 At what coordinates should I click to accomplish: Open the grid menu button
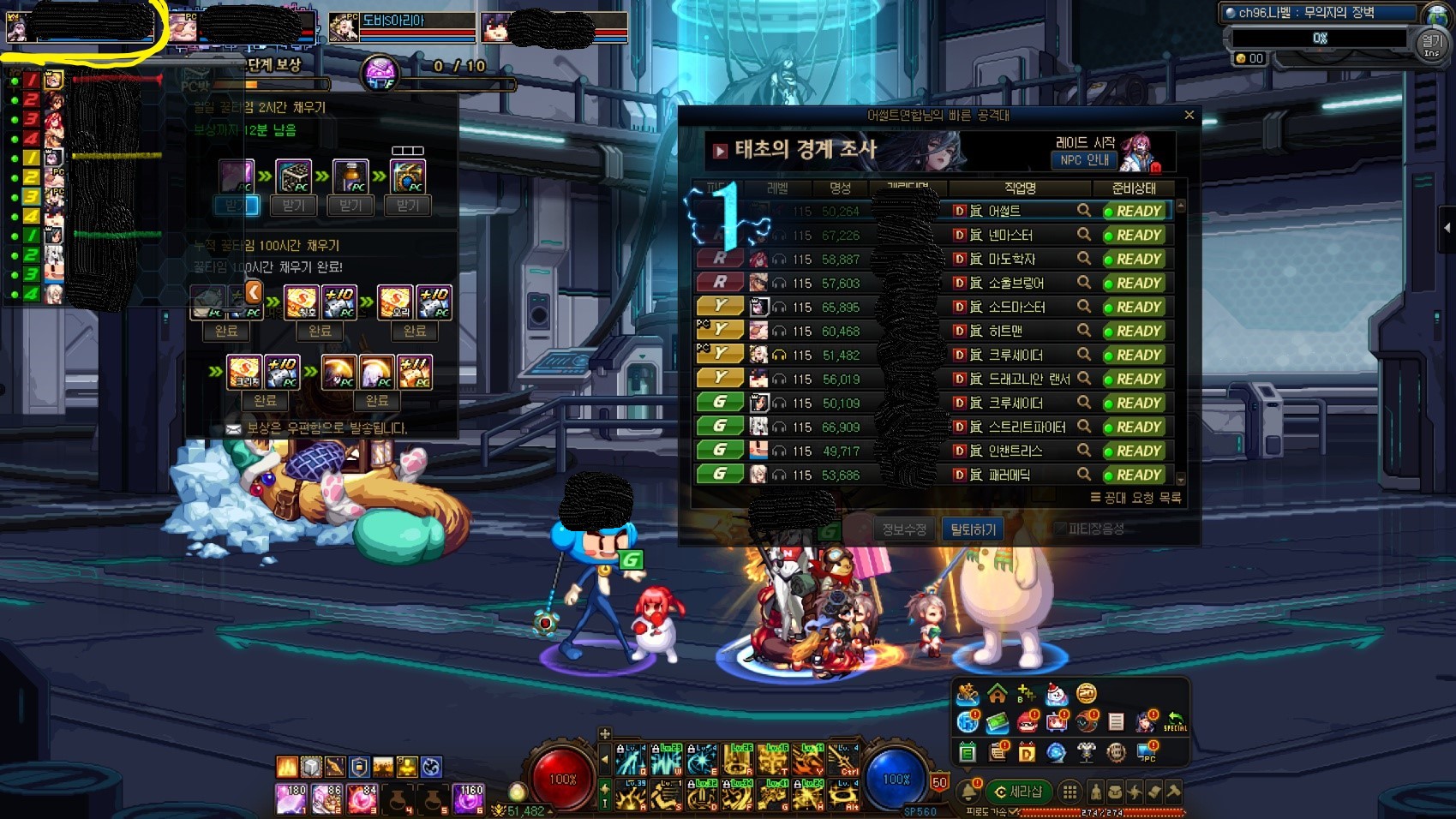click(1070, 792)
